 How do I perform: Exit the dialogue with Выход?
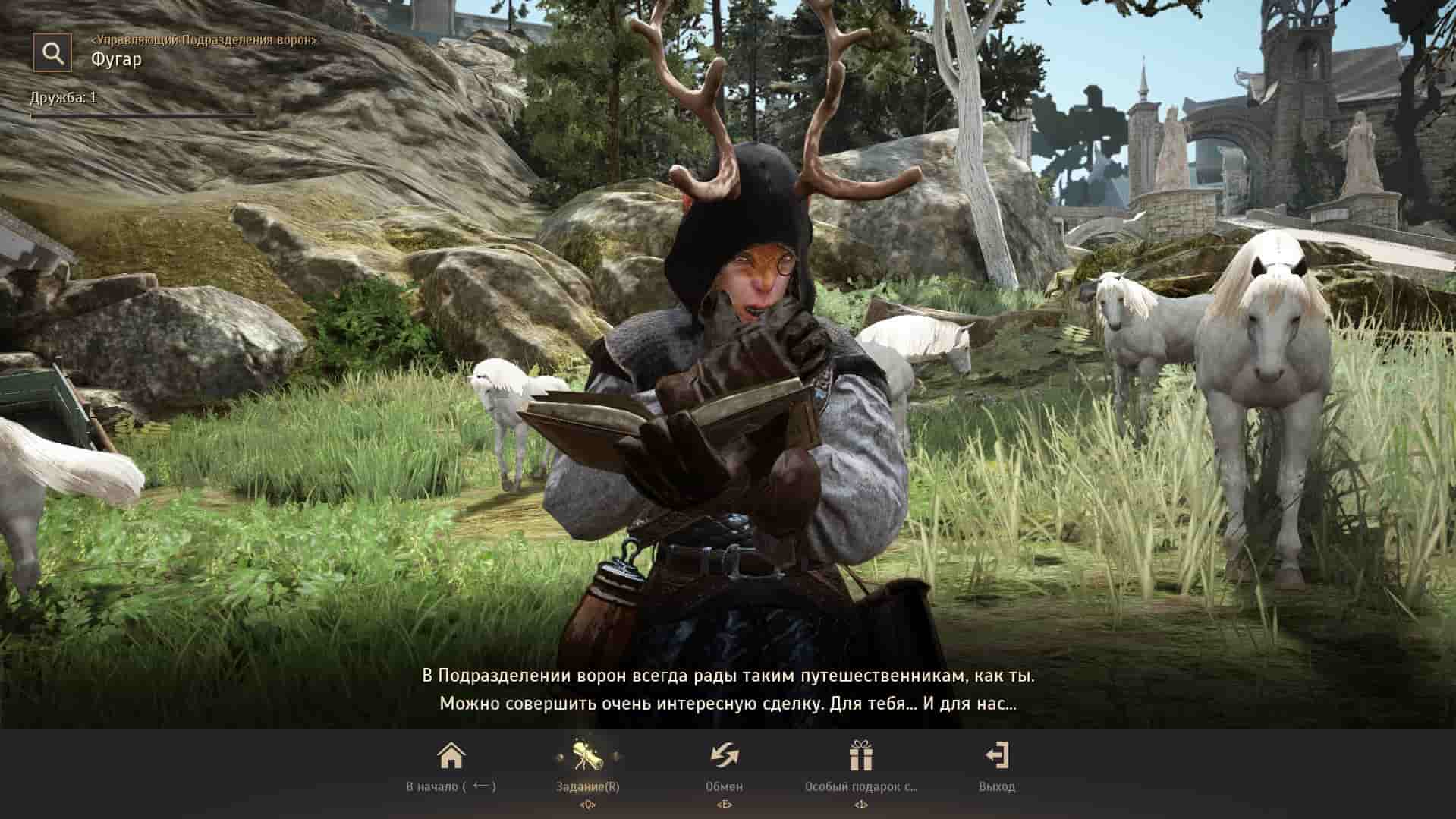(996, 765)
